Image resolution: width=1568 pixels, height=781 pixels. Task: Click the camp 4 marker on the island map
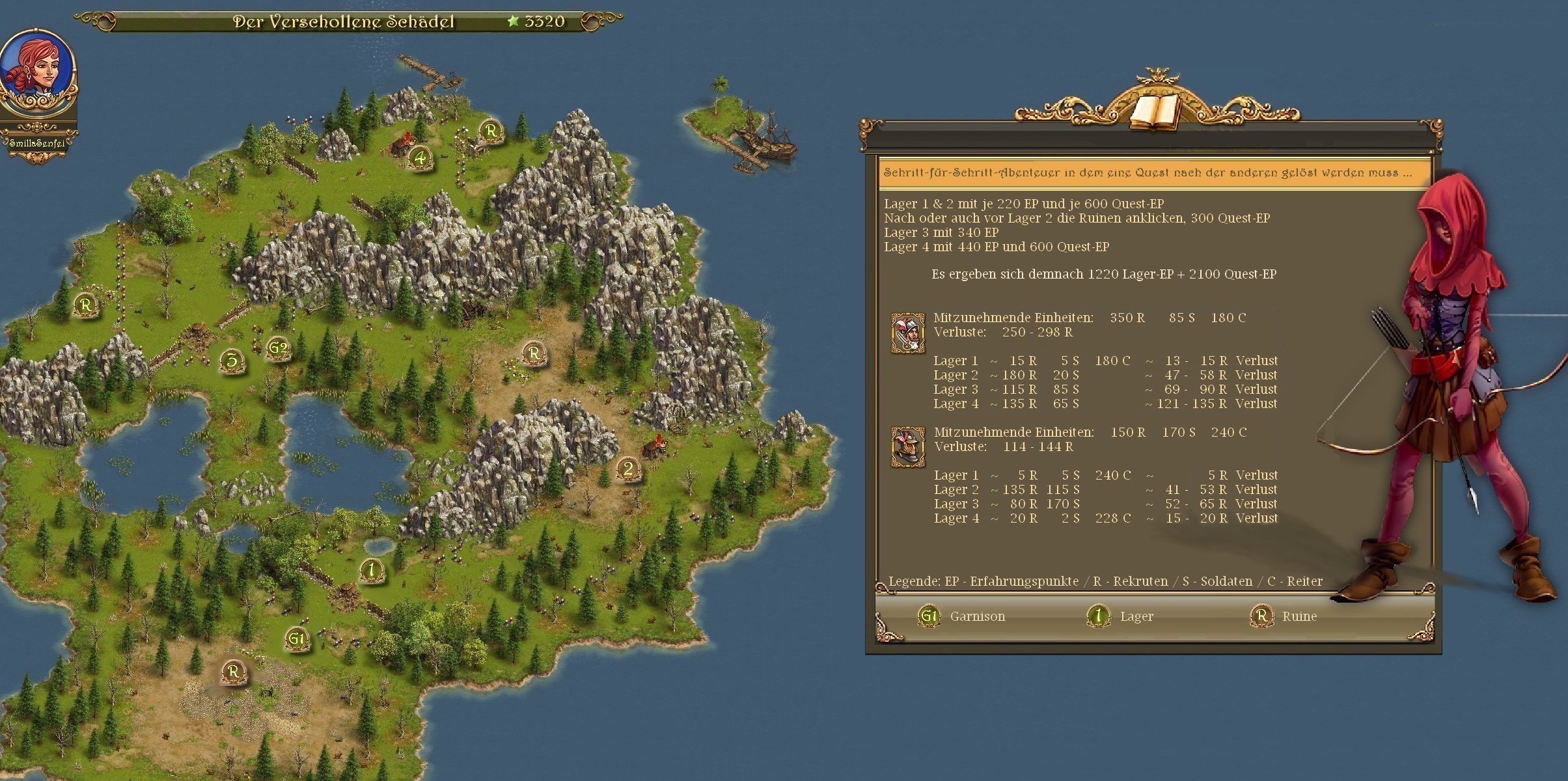click(420, 158)
